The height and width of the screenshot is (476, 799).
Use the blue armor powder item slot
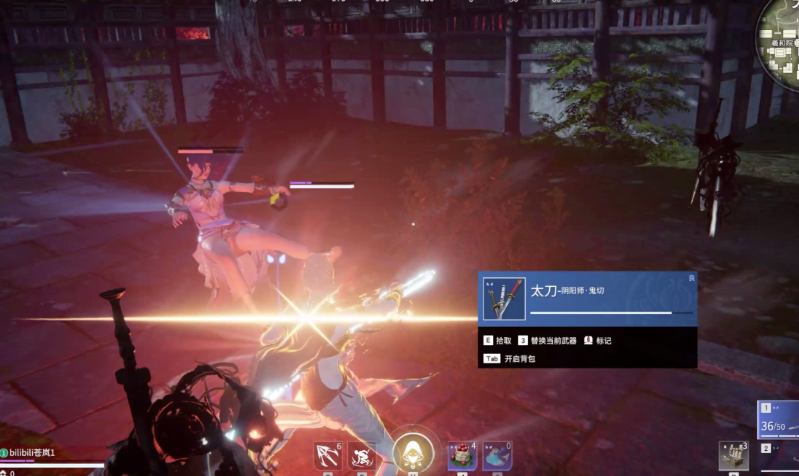[497, 456]
